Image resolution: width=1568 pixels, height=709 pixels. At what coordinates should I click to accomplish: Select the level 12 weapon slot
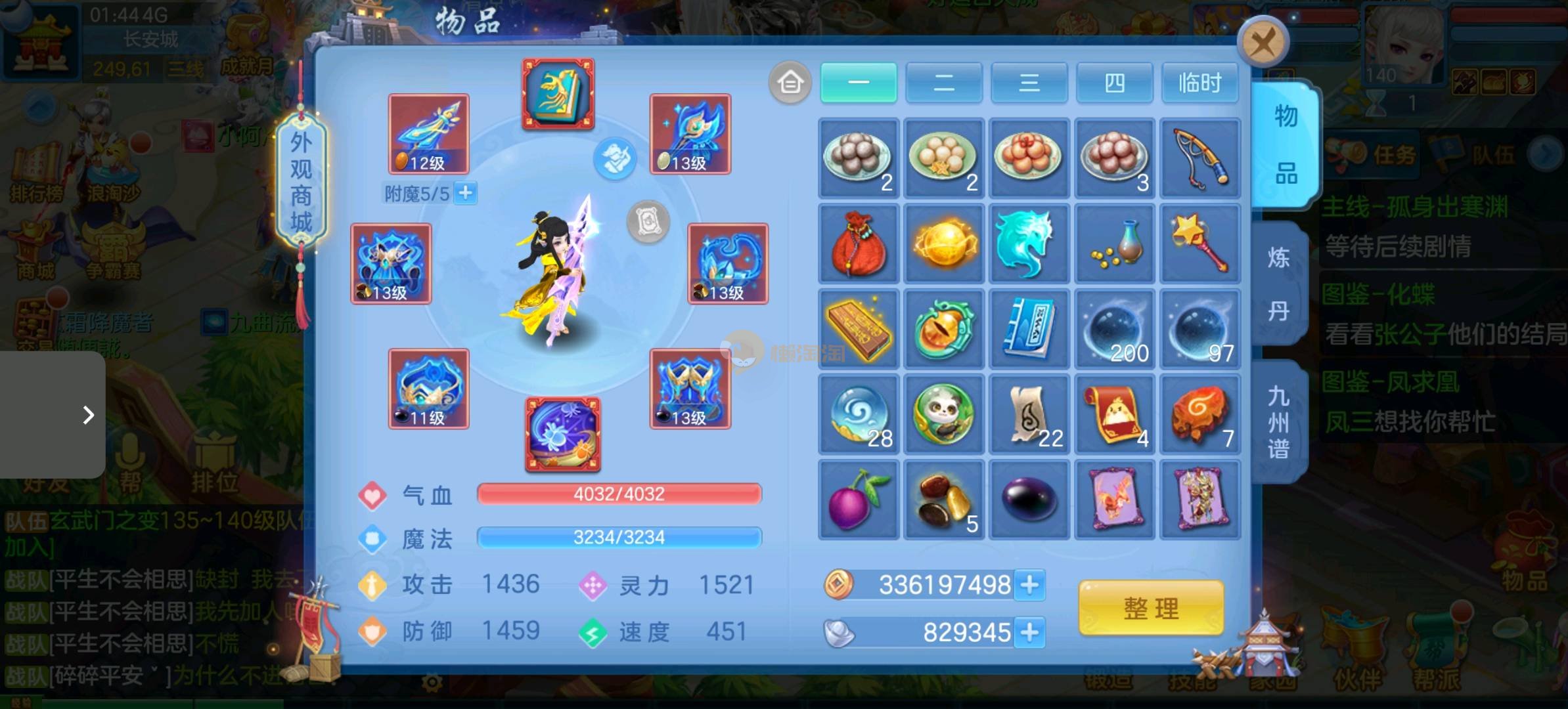[x=428, y=134]
